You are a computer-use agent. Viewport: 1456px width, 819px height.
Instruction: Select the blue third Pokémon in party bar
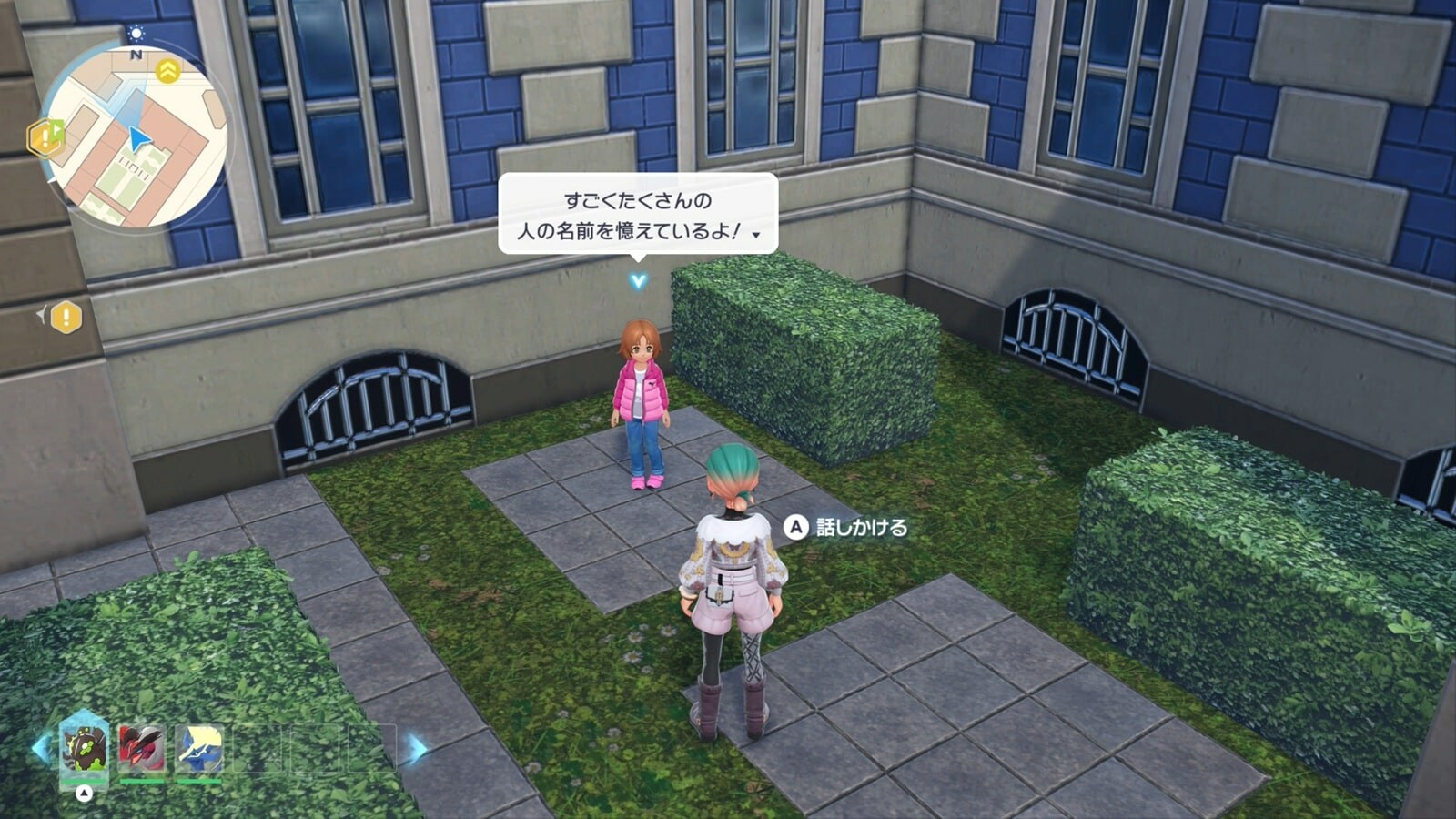199,749
